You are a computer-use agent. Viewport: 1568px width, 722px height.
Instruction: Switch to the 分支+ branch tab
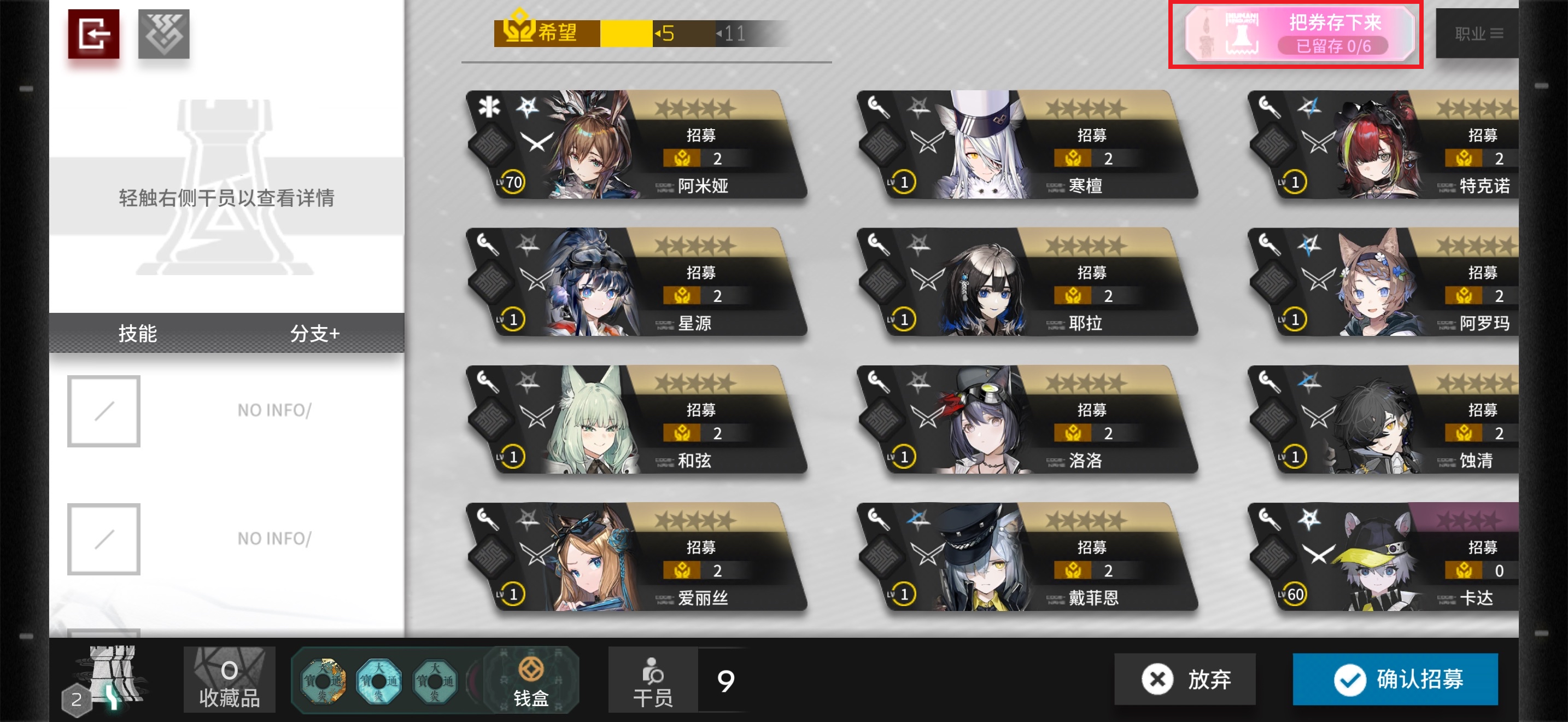tap(315, 334)
